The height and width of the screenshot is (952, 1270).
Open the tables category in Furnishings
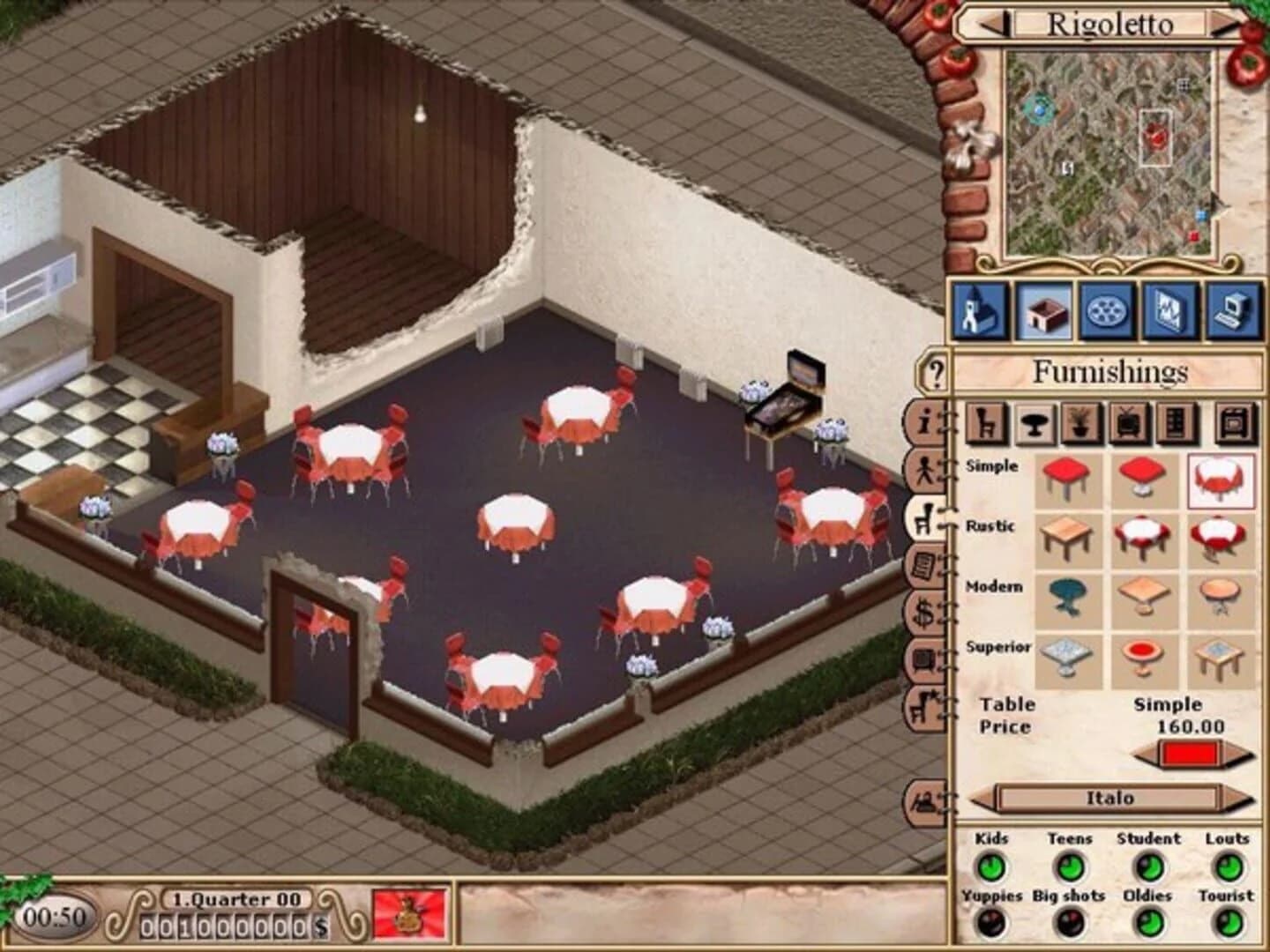[x=1035, y=421]
